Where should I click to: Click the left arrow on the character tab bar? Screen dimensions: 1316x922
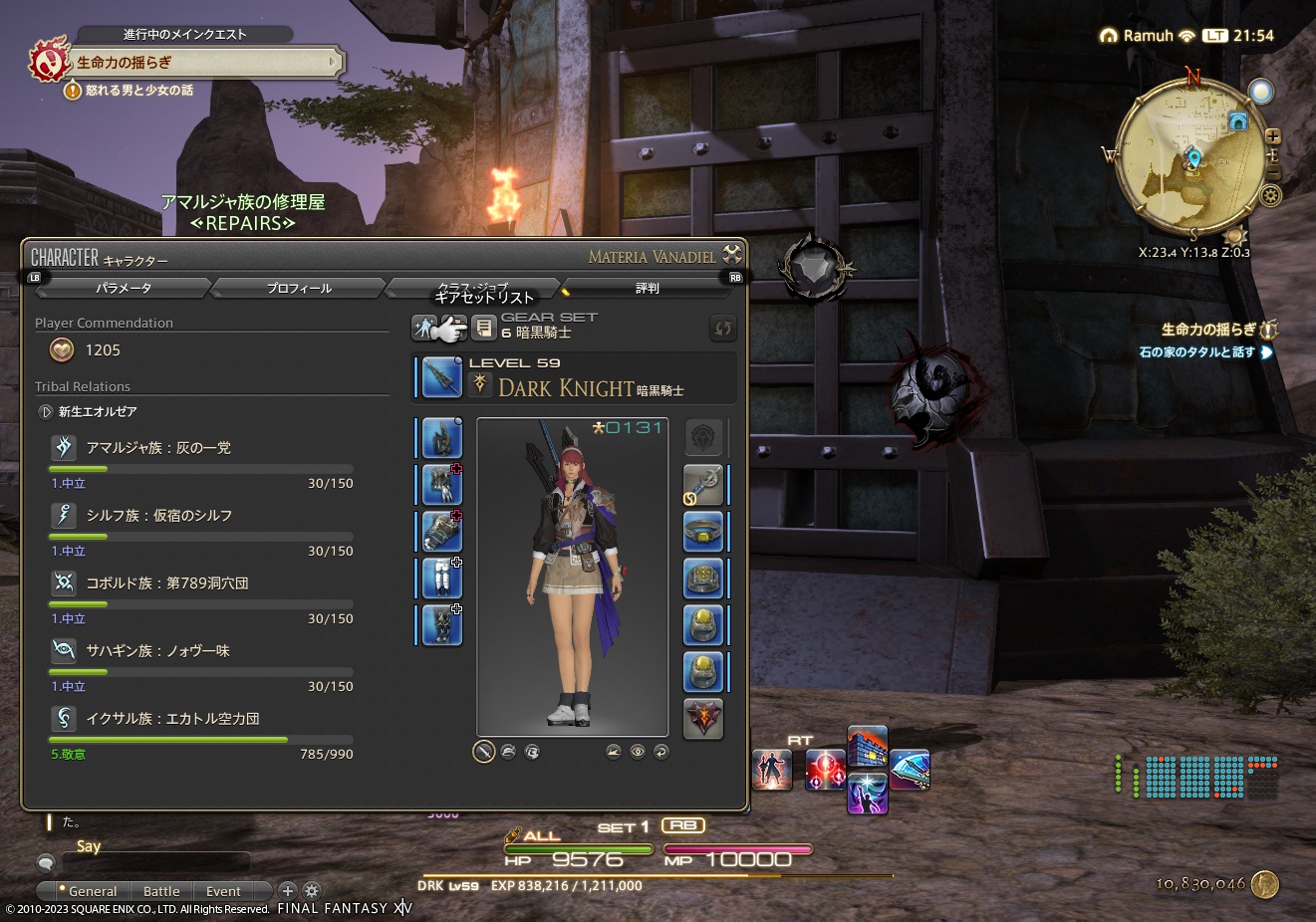[36, 278]
